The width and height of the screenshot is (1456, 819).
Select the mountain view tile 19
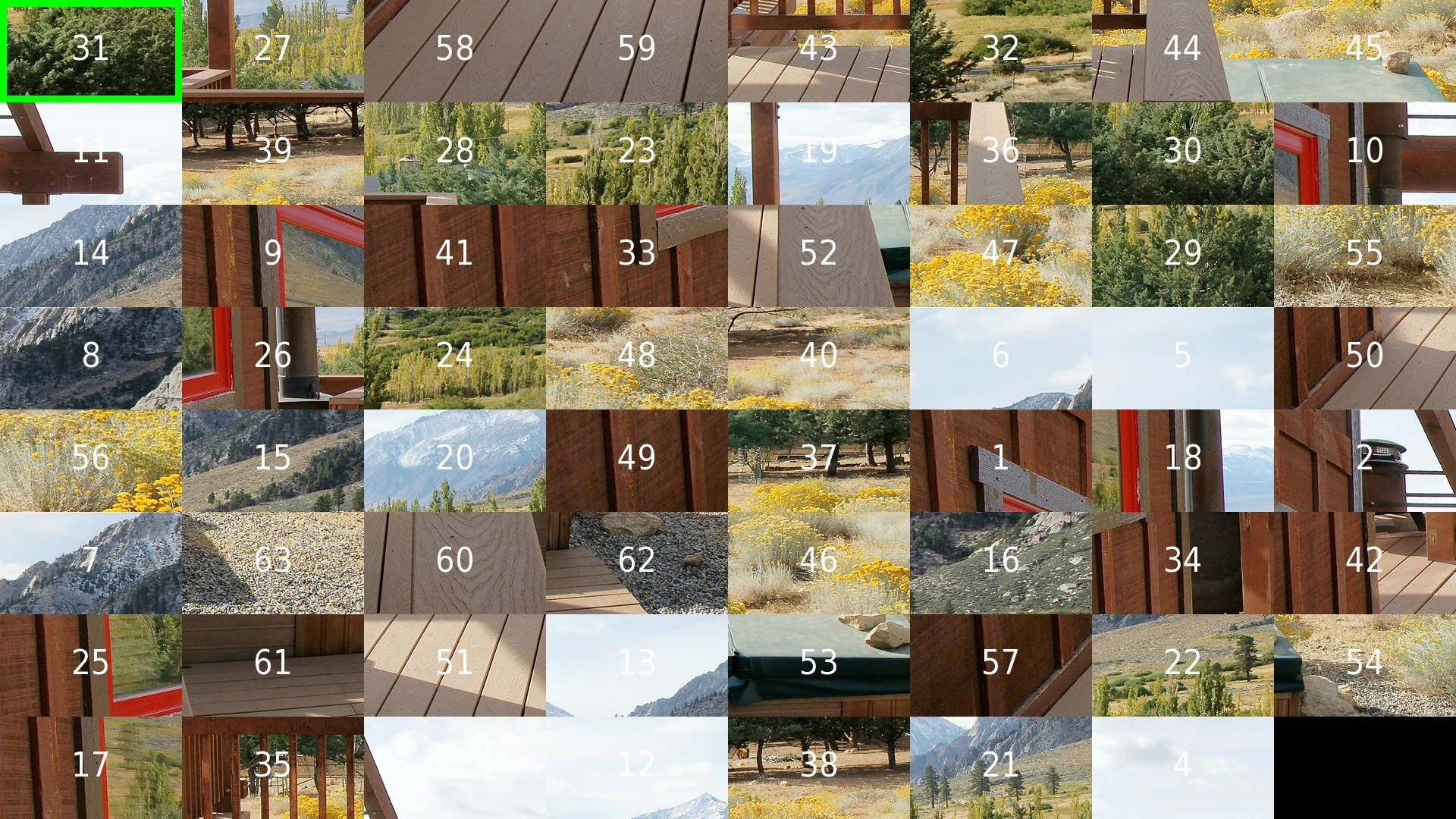click(x=819, y=153)
